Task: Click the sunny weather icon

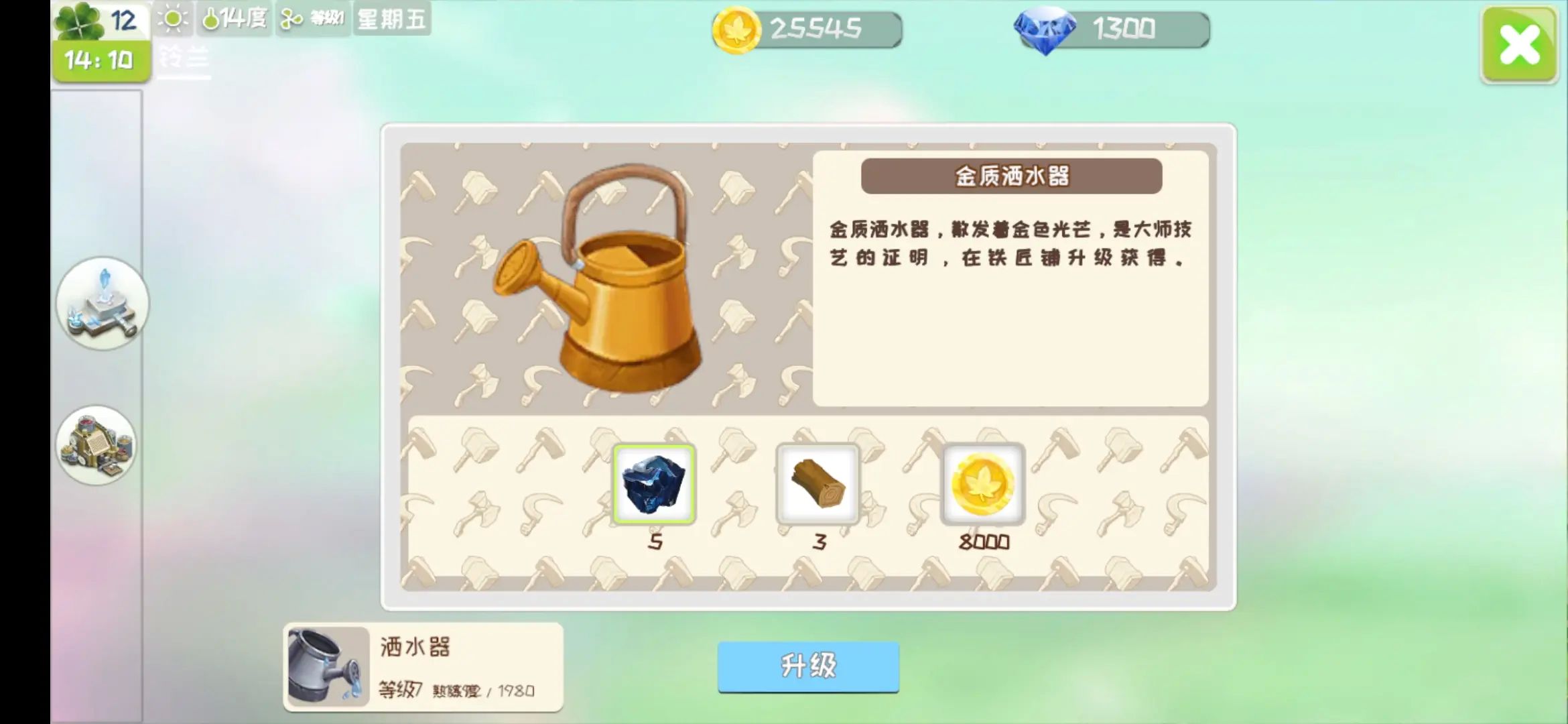Action: tap(173, 19)
